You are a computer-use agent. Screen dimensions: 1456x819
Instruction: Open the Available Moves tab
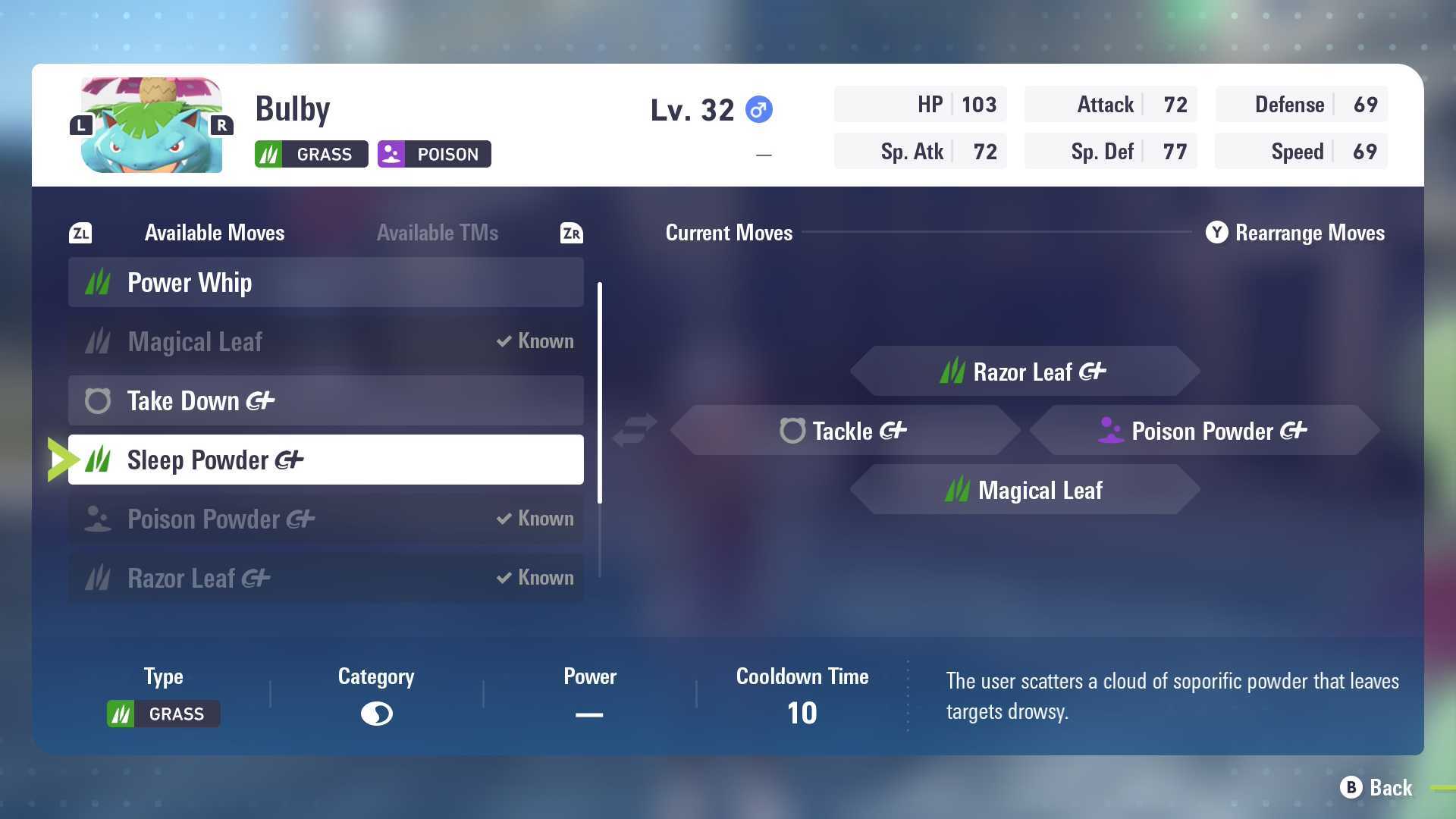(215, 233)
